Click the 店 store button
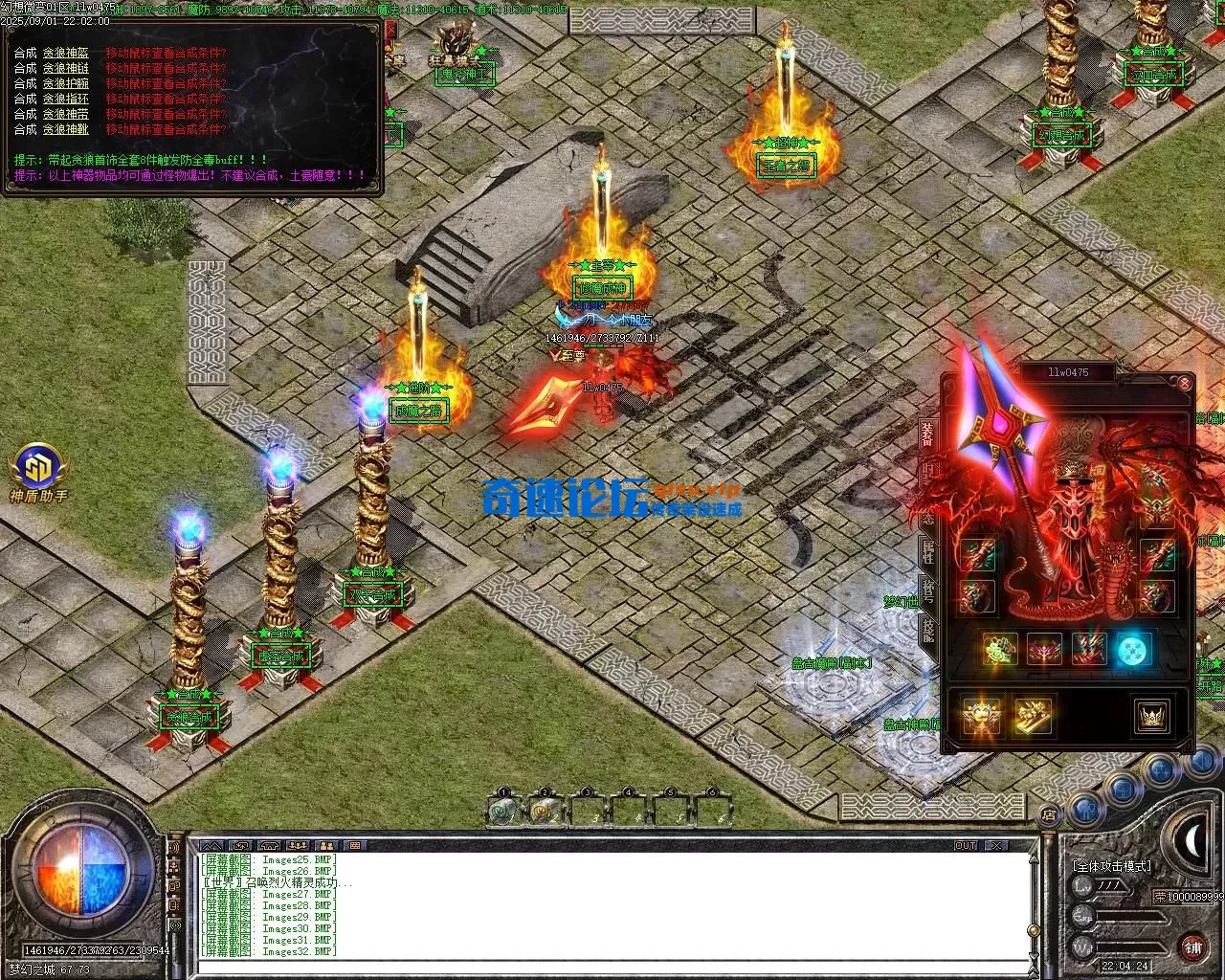Viewport: 1225px width, 980px height. click(1049, 815)
